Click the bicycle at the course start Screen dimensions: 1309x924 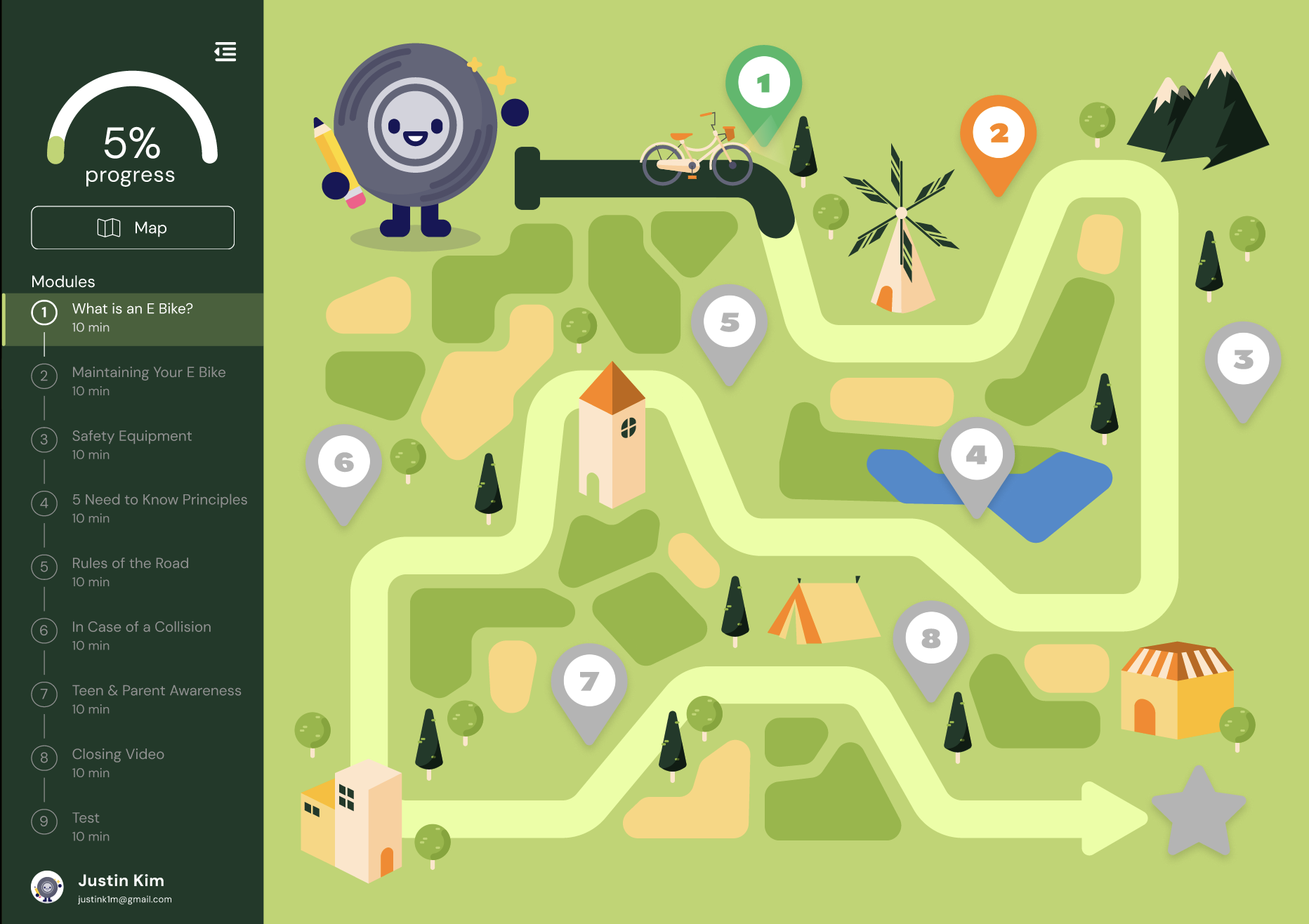coord(695,154)
